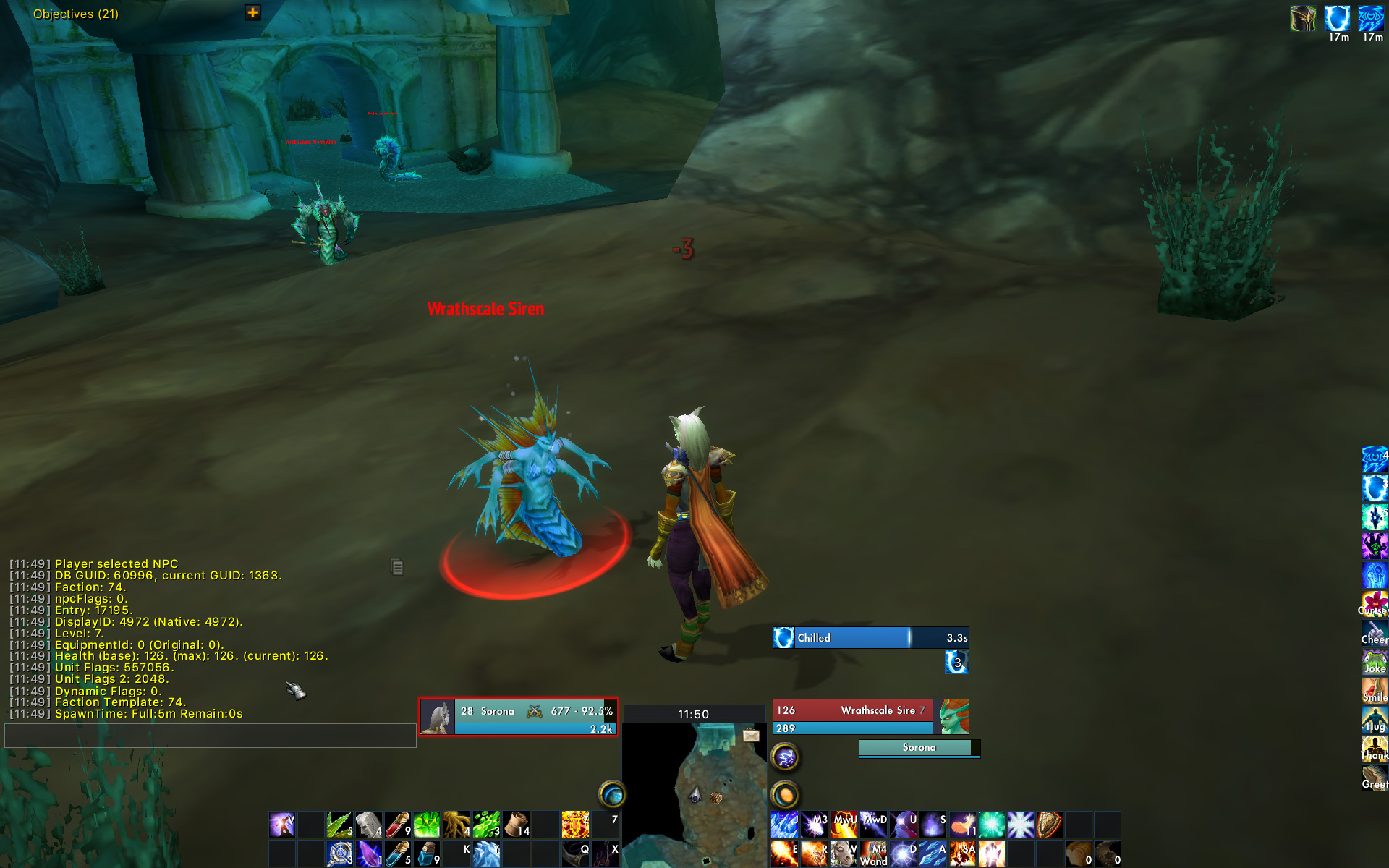Screen dimensions: 1389x868
Task: Cancel the Ice Armor buff top right
Action: click(x=1338, y=20)
